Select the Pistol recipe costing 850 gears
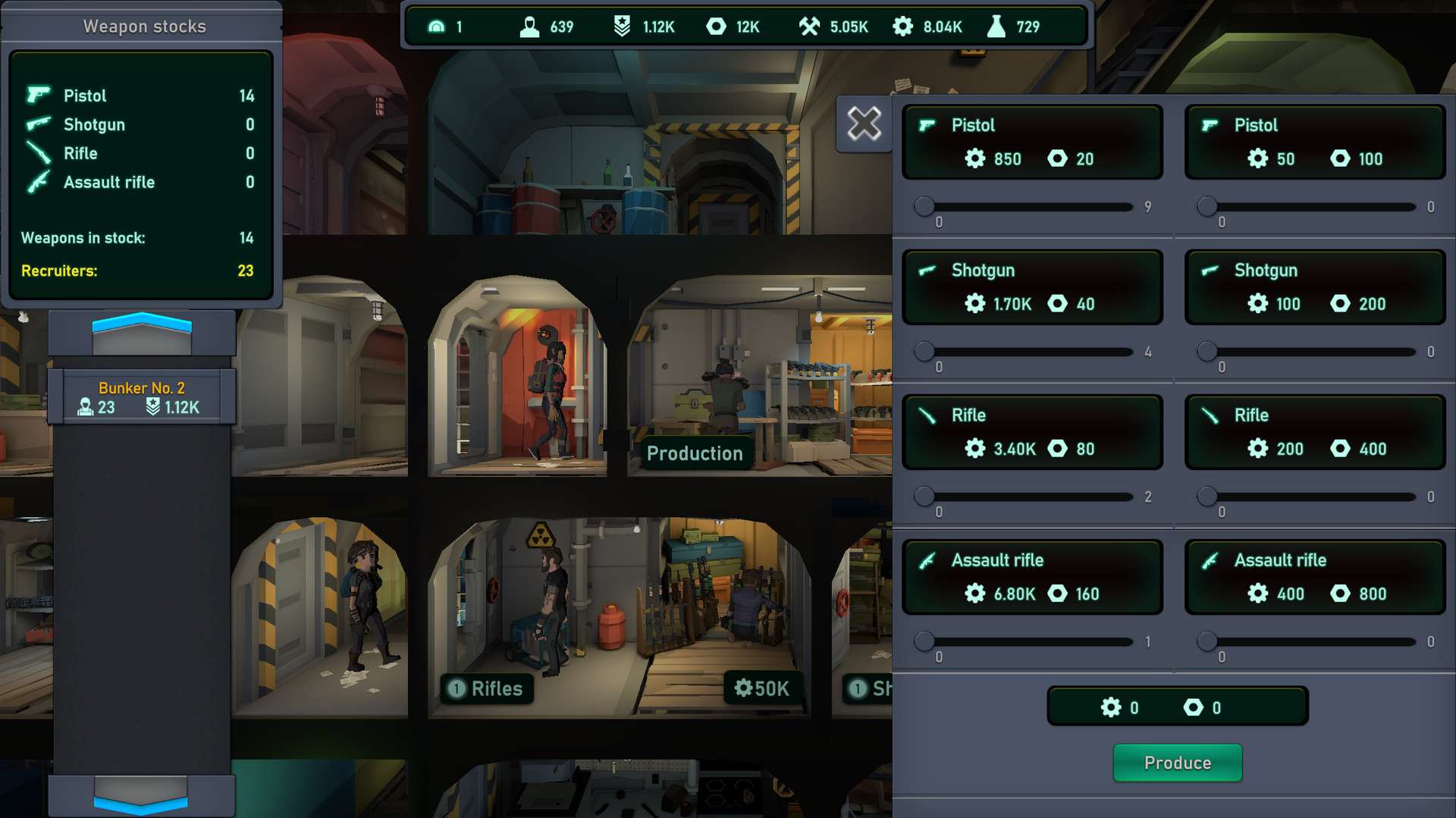Image resolution: width=1456 pixels, height=818 pixels. coord(1031,142)
